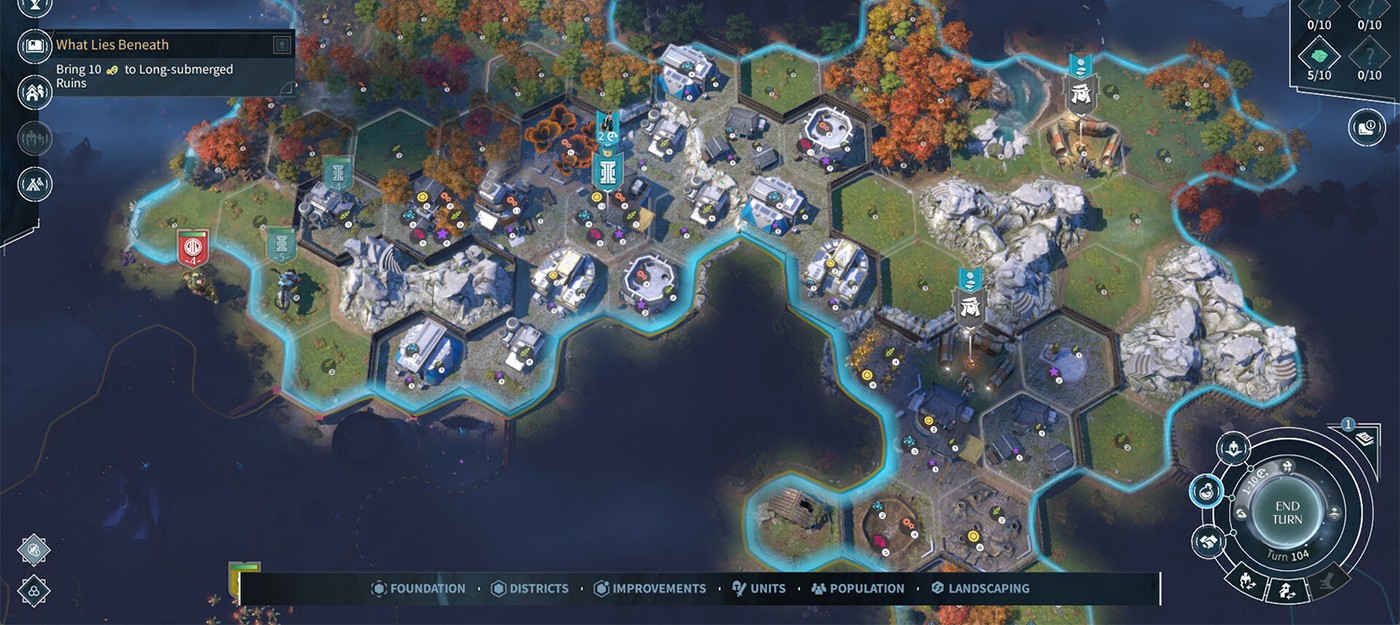Click the What Lies Beneath quest title
This screenshot has height=625, width=1400.
tap(112, 45)
